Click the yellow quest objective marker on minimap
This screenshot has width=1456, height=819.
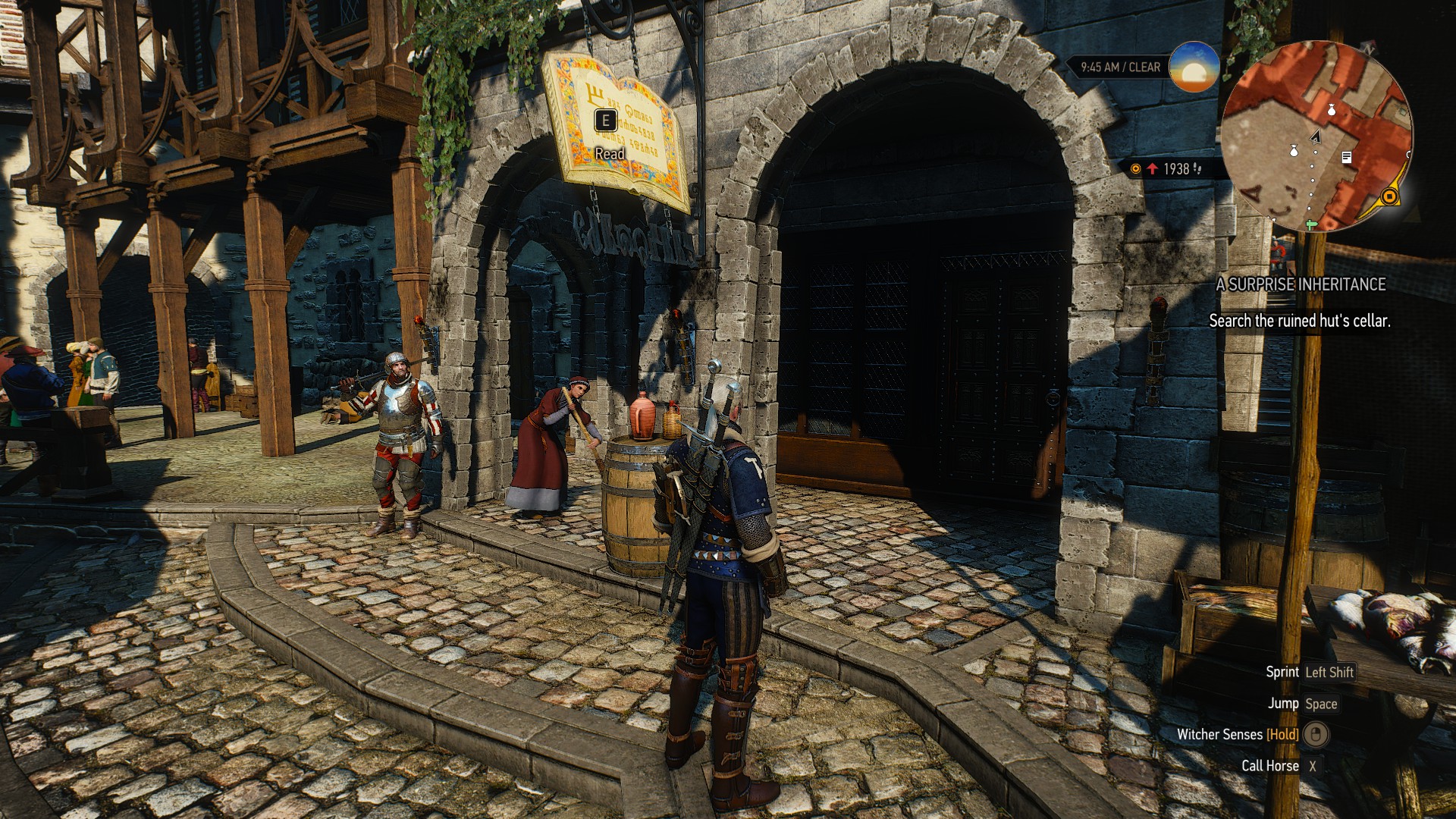coord(1389,197)
